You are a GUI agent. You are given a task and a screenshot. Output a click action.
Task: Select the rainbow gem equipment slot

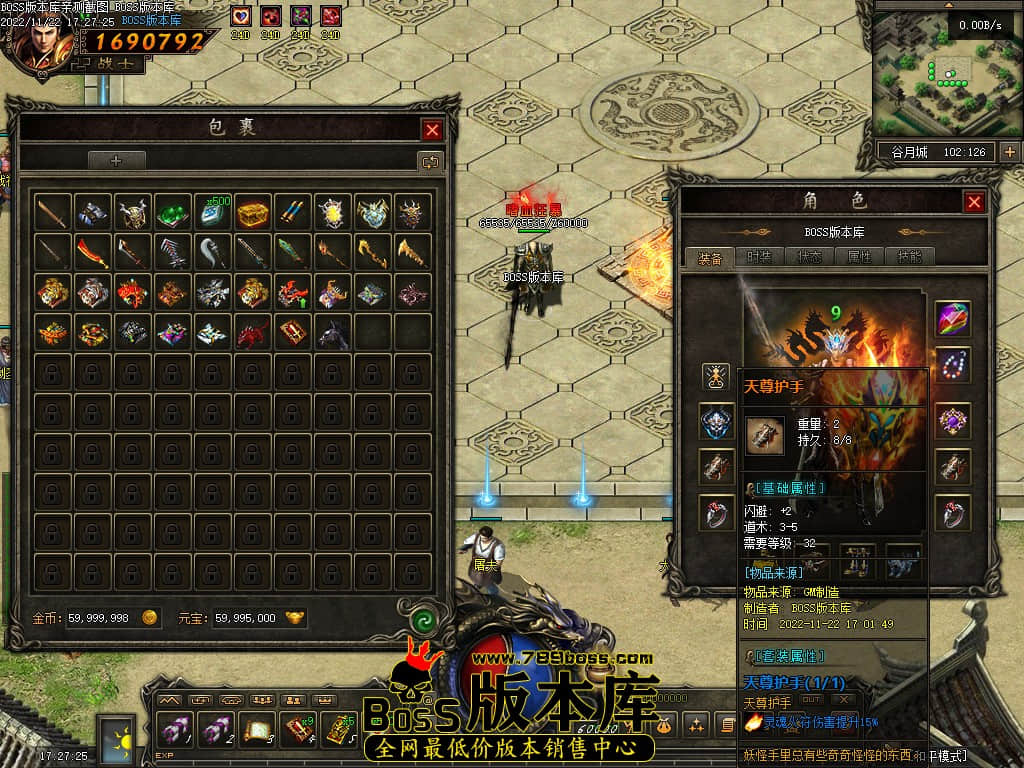coord(953,319)
